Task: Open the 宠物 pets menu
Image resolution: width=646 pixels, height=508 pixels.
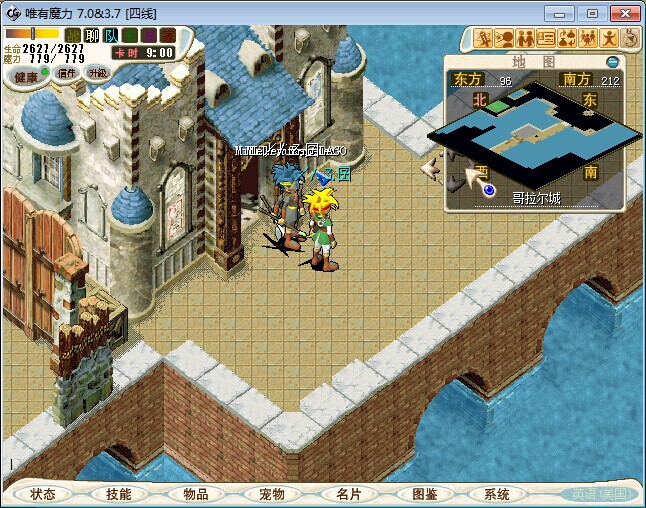Action: coord(272,494)
